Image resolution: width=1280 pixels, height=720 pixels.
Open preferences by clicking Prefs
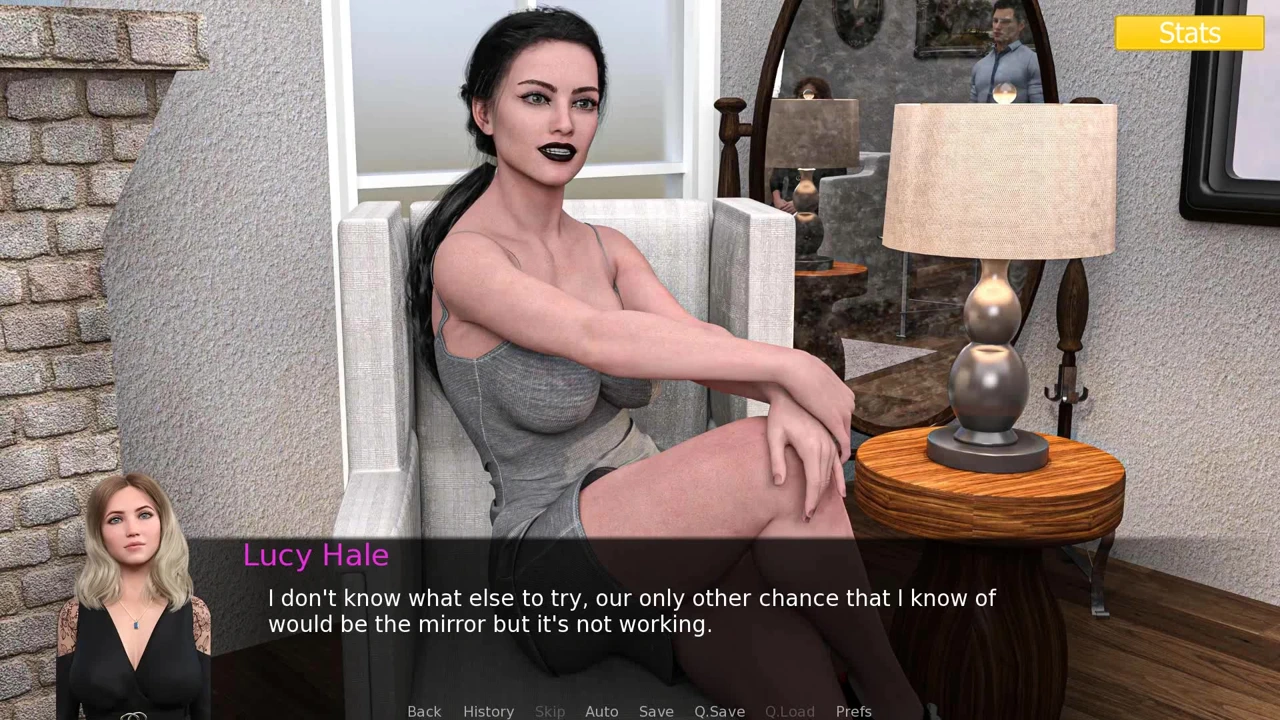point(854,711)
